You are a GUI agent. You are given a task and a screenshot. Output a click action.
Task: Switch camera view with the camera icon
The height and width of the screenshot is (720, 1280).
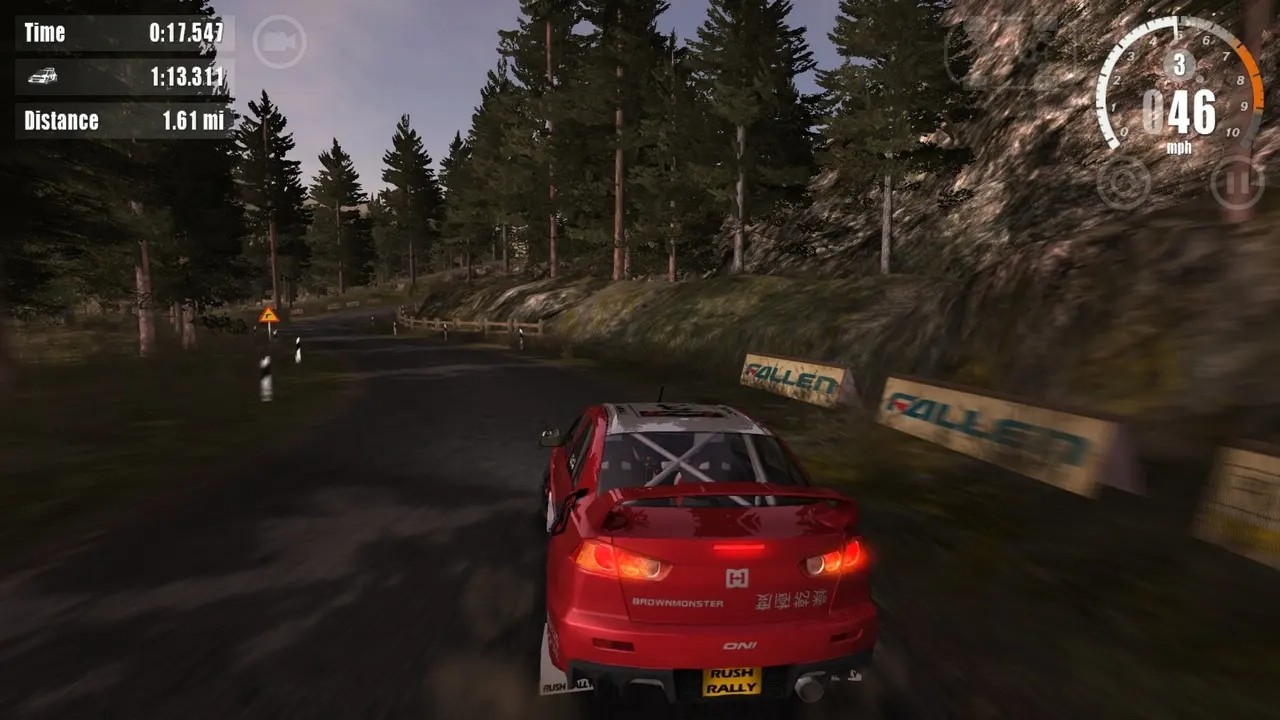tap(278, 43)
